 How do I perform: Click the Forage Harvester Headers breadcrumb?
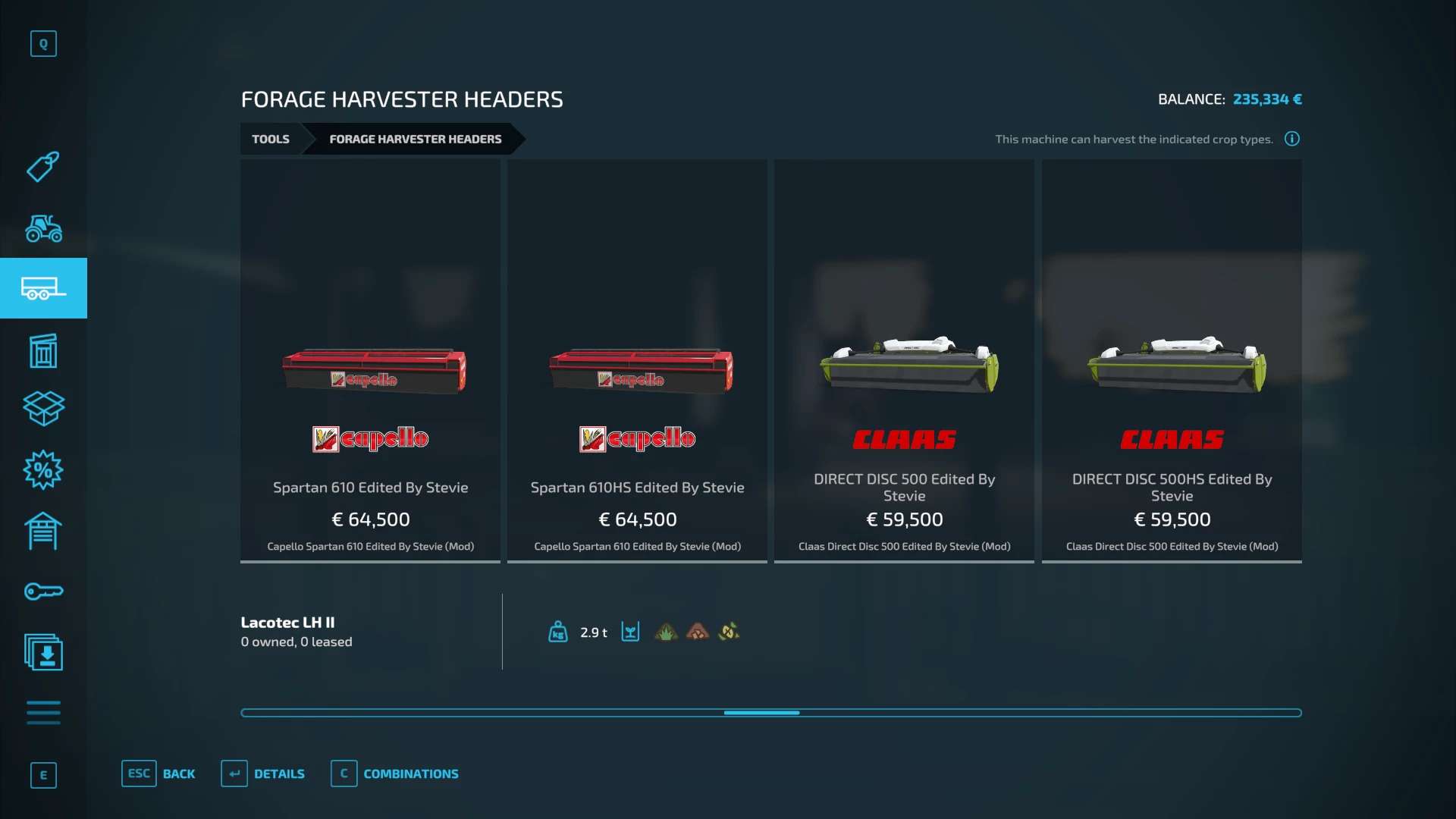point(415,139)
